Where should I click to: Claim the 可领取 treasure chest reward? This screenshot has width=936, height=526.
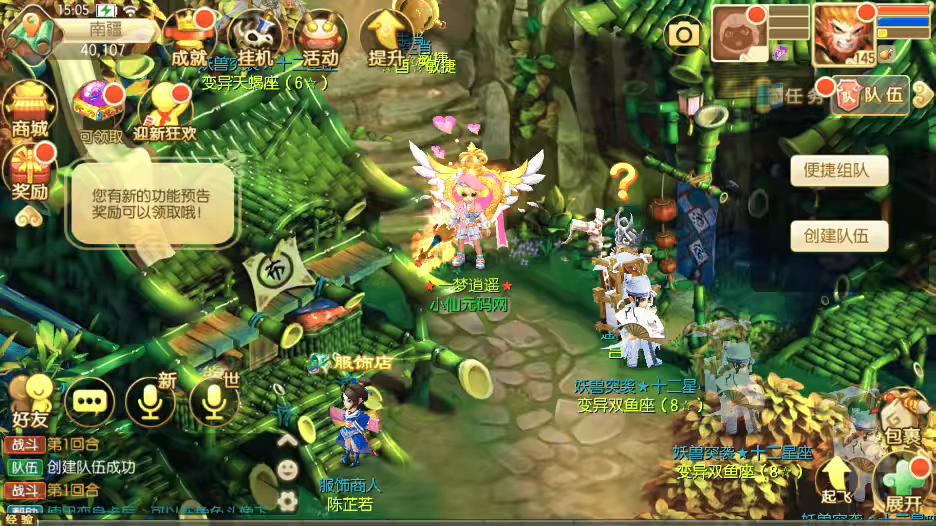coord(101,110)
